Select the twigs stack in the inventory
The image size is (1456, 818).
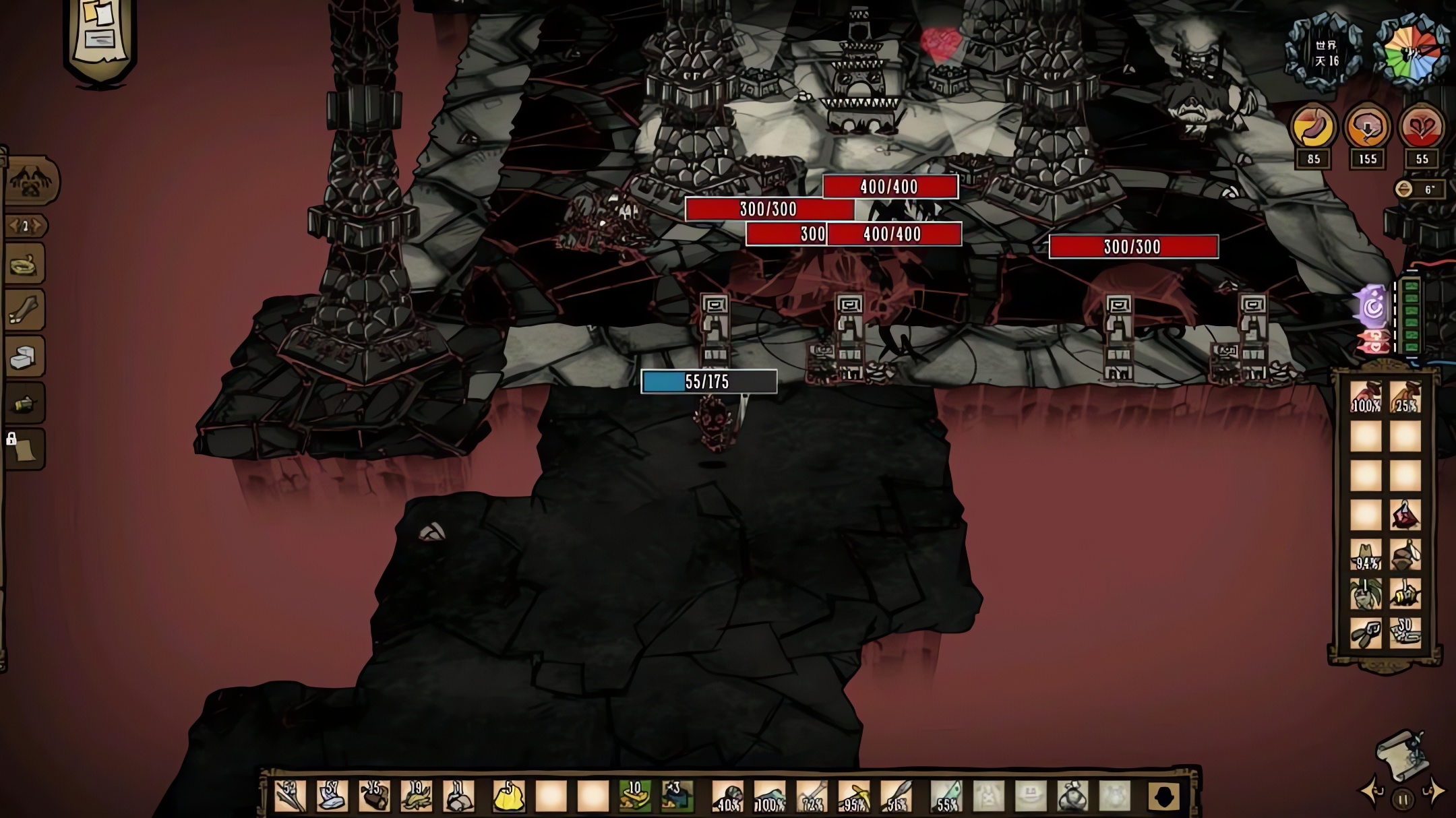(291, 797)
